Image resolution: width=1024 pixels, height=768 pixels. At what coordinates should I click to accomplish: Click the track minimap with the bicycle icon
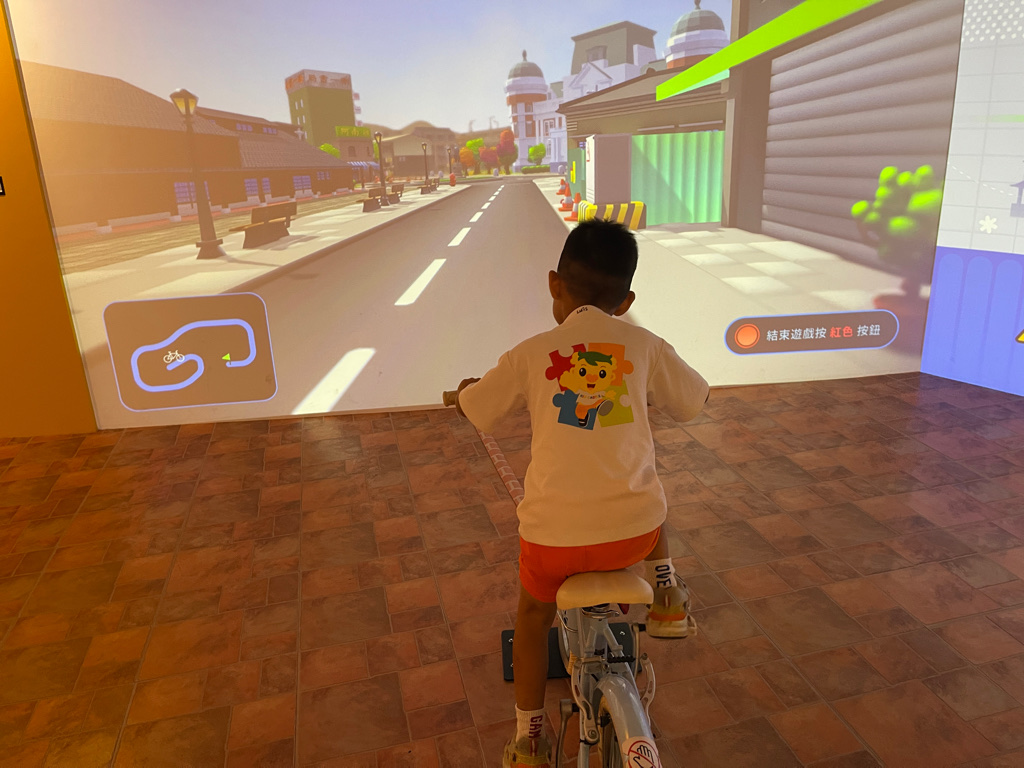pyautogui.click(x=190, y=351)
